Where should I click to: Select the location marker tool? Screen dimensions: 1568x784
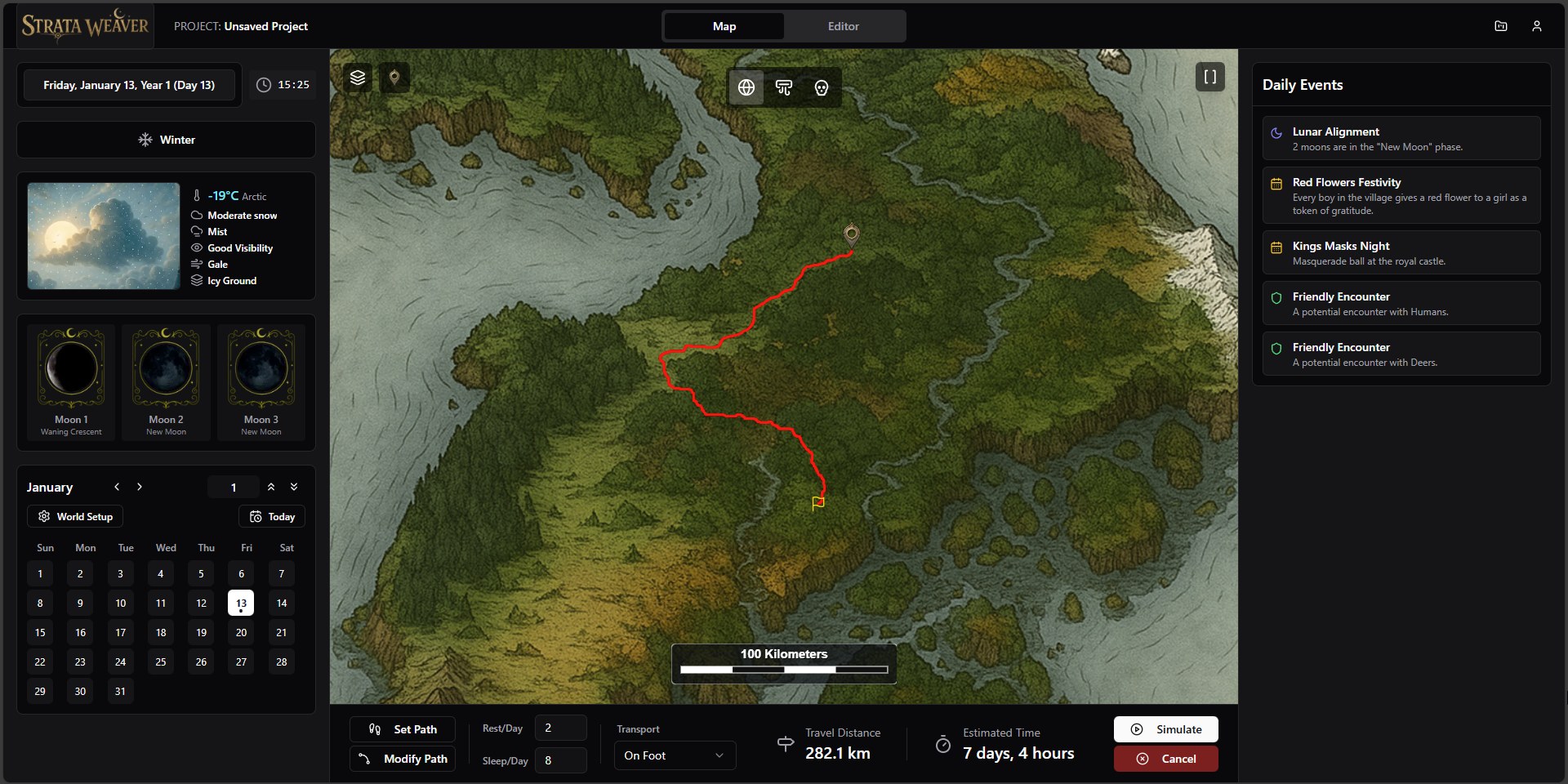[x=394, y=77]
